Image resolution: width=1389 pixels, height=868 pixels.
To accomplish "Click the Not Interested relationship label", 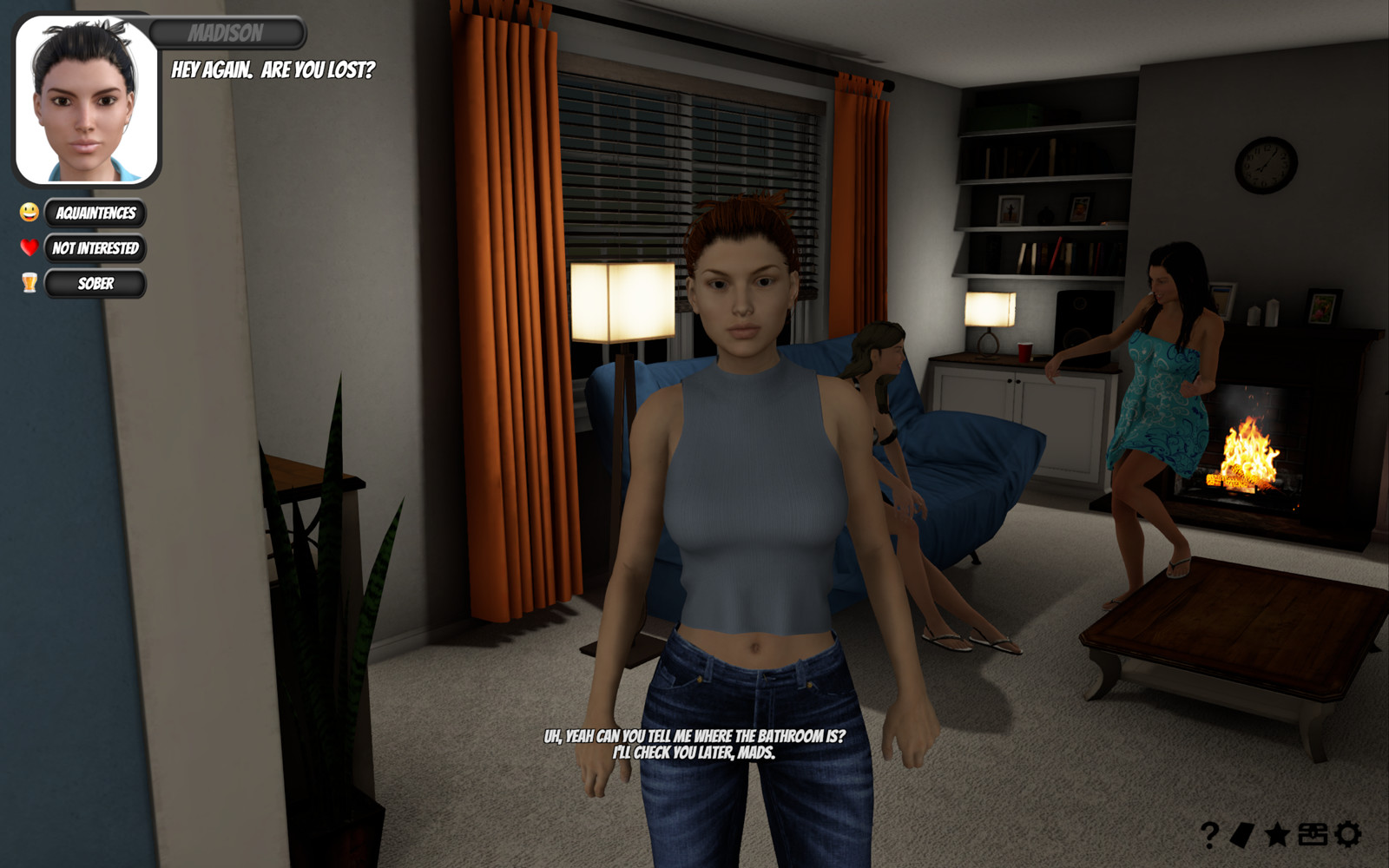I will (97, 249).
